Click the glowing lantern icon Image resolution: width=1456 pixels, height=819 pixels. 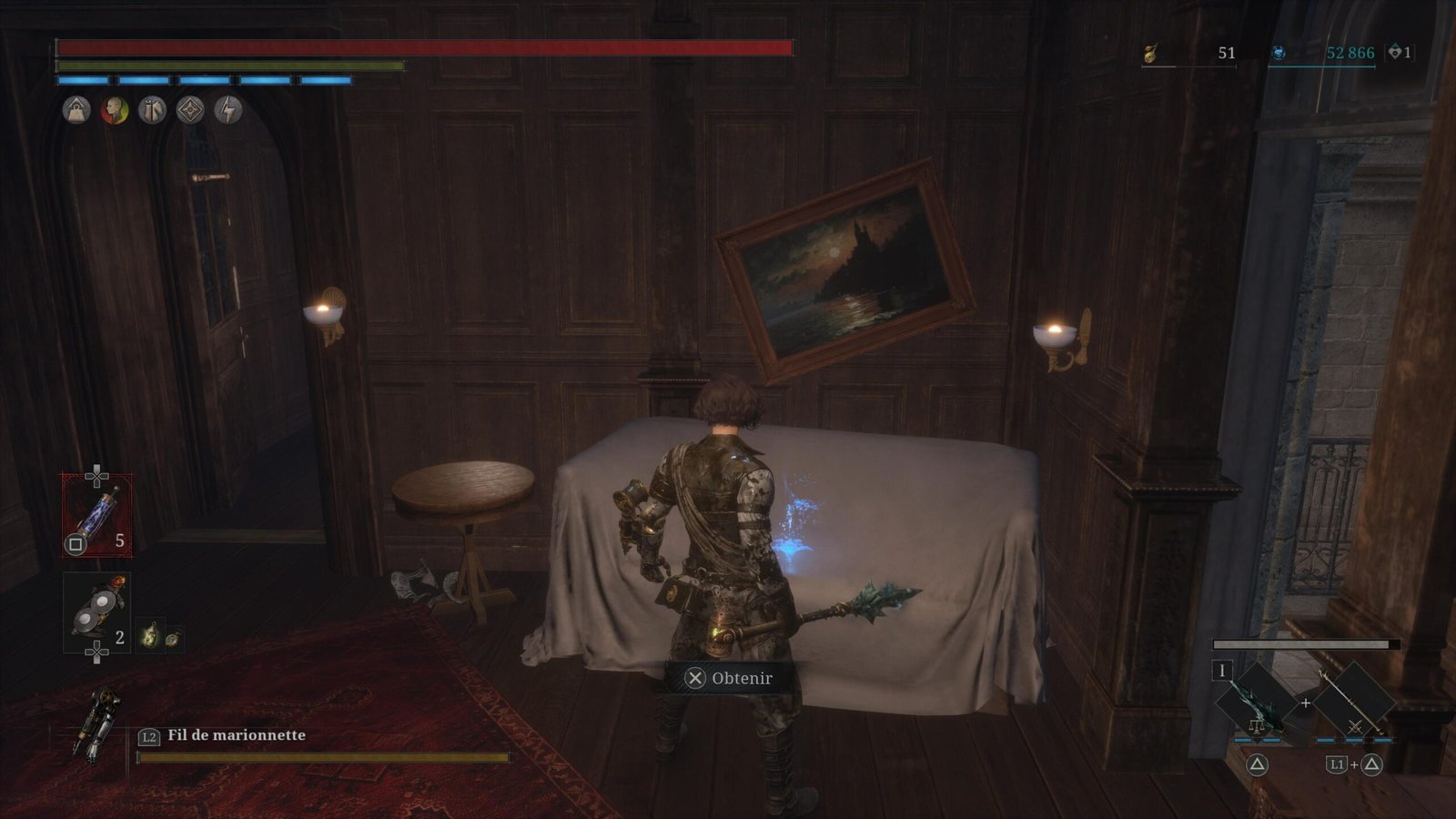[149, 636]
